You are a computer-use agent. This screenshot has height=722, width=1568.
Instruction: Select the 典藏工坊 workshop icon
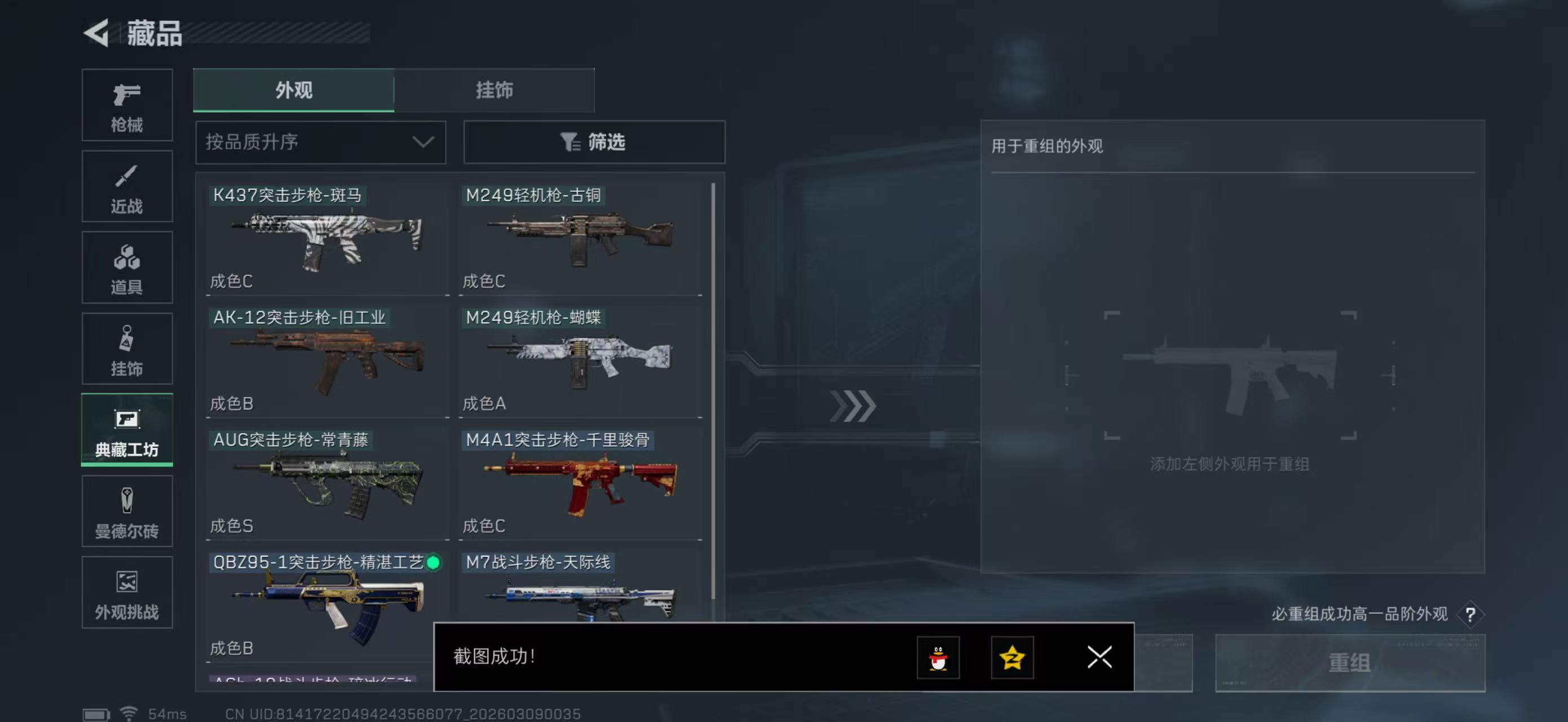[x=127, y=430]
